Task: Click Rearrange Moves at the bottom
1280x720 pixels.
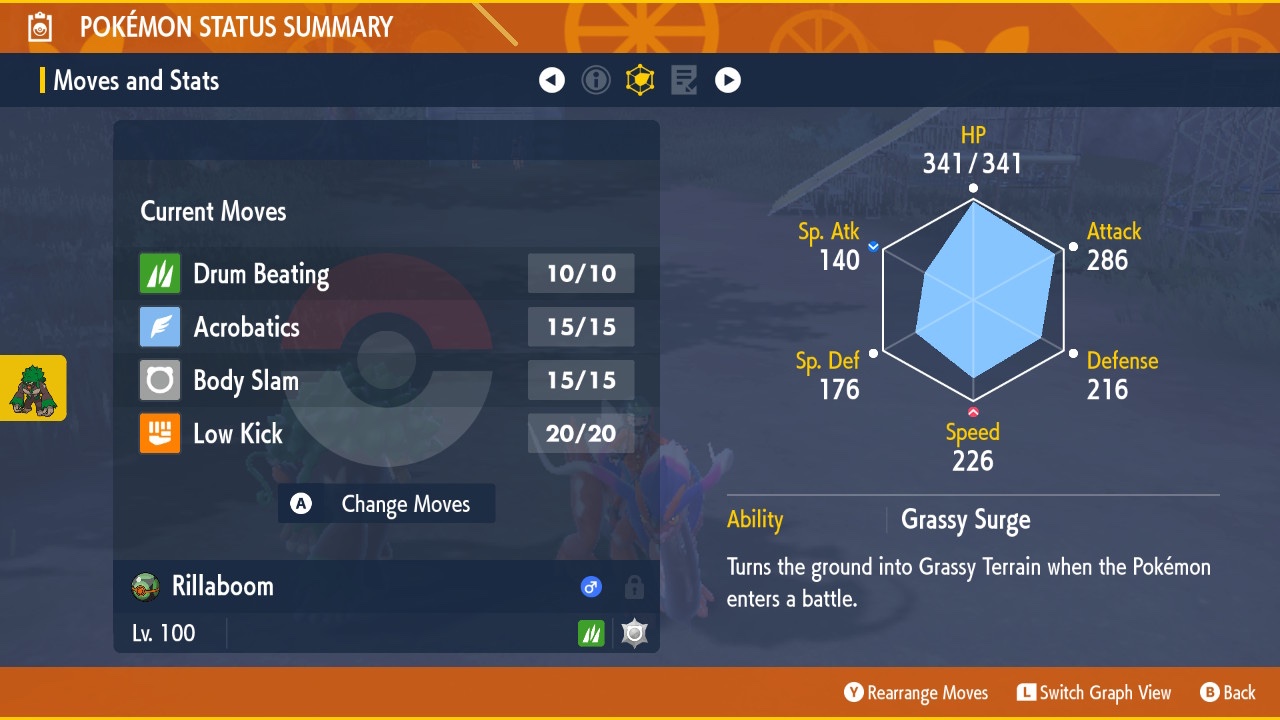Action: [916, 692]
